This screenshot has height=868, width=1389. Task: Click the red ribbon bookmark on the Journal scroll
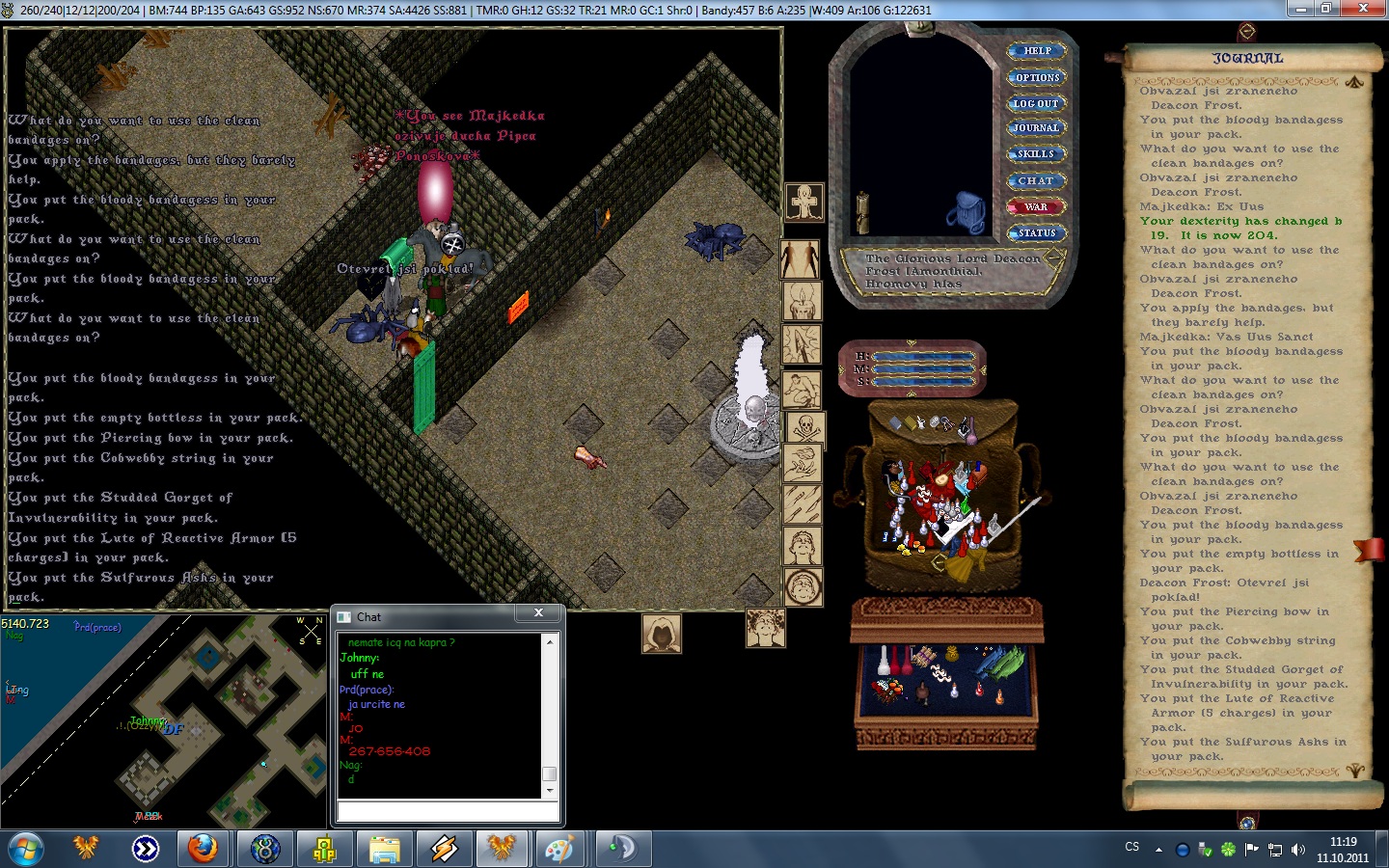pos(1369,550)
